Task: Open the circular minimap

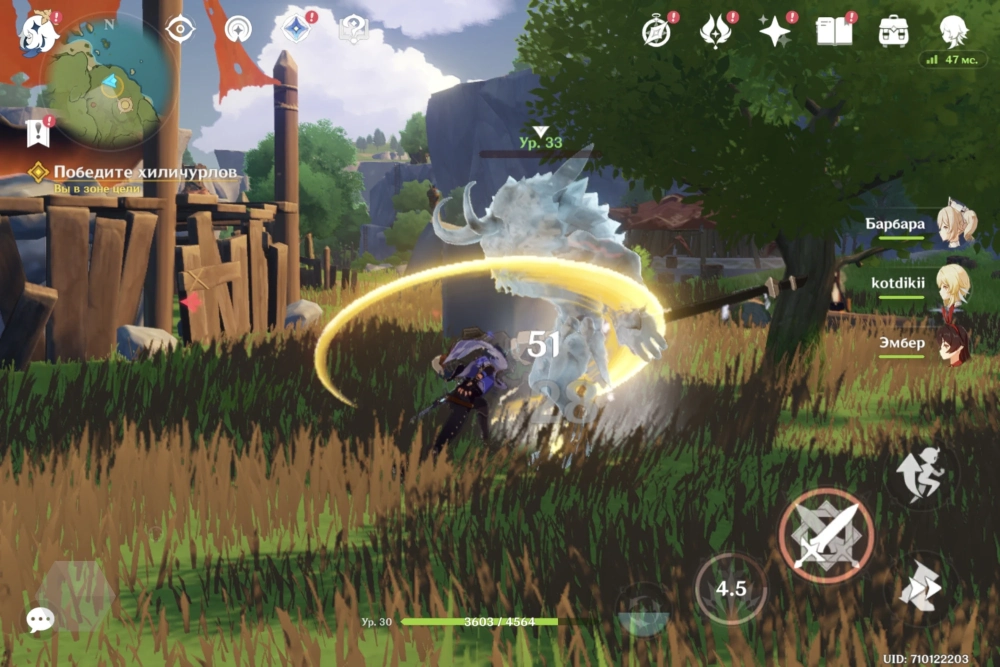Action: point(102,85)
